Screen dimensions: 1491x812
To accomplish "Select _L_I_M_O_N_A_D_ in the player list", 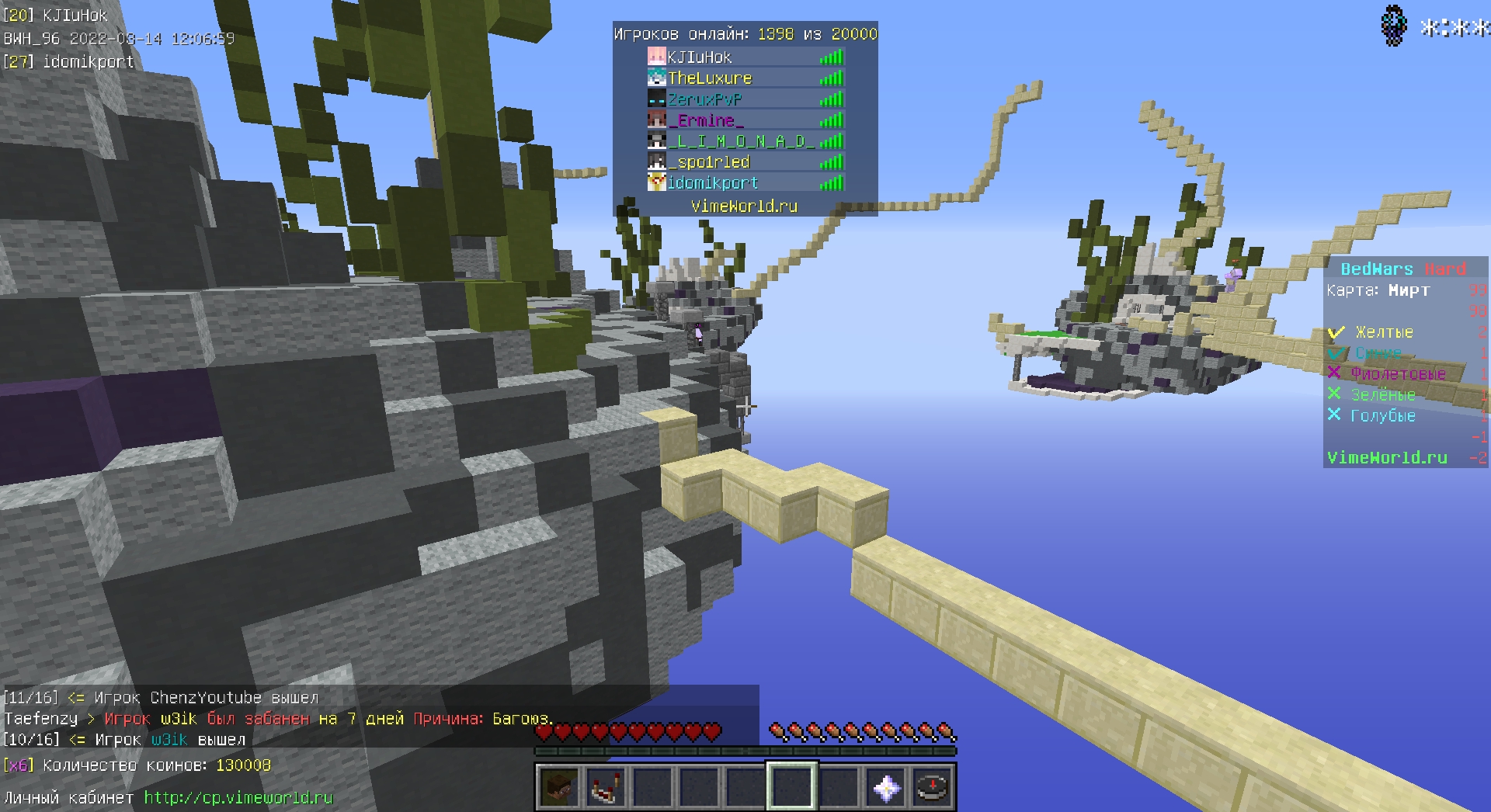I will click(740, 141).
